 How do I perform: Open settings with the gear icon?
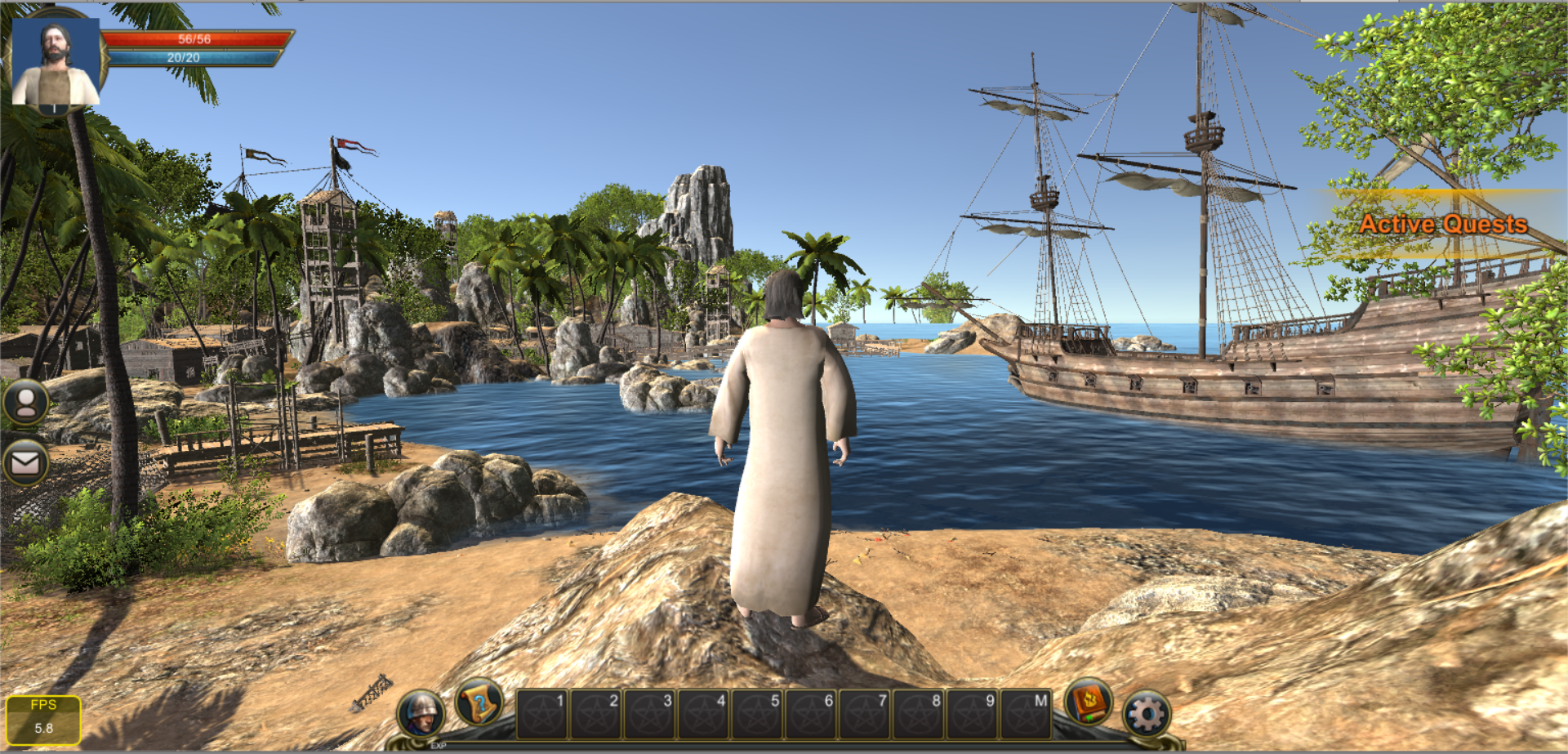click(1147, 715)
